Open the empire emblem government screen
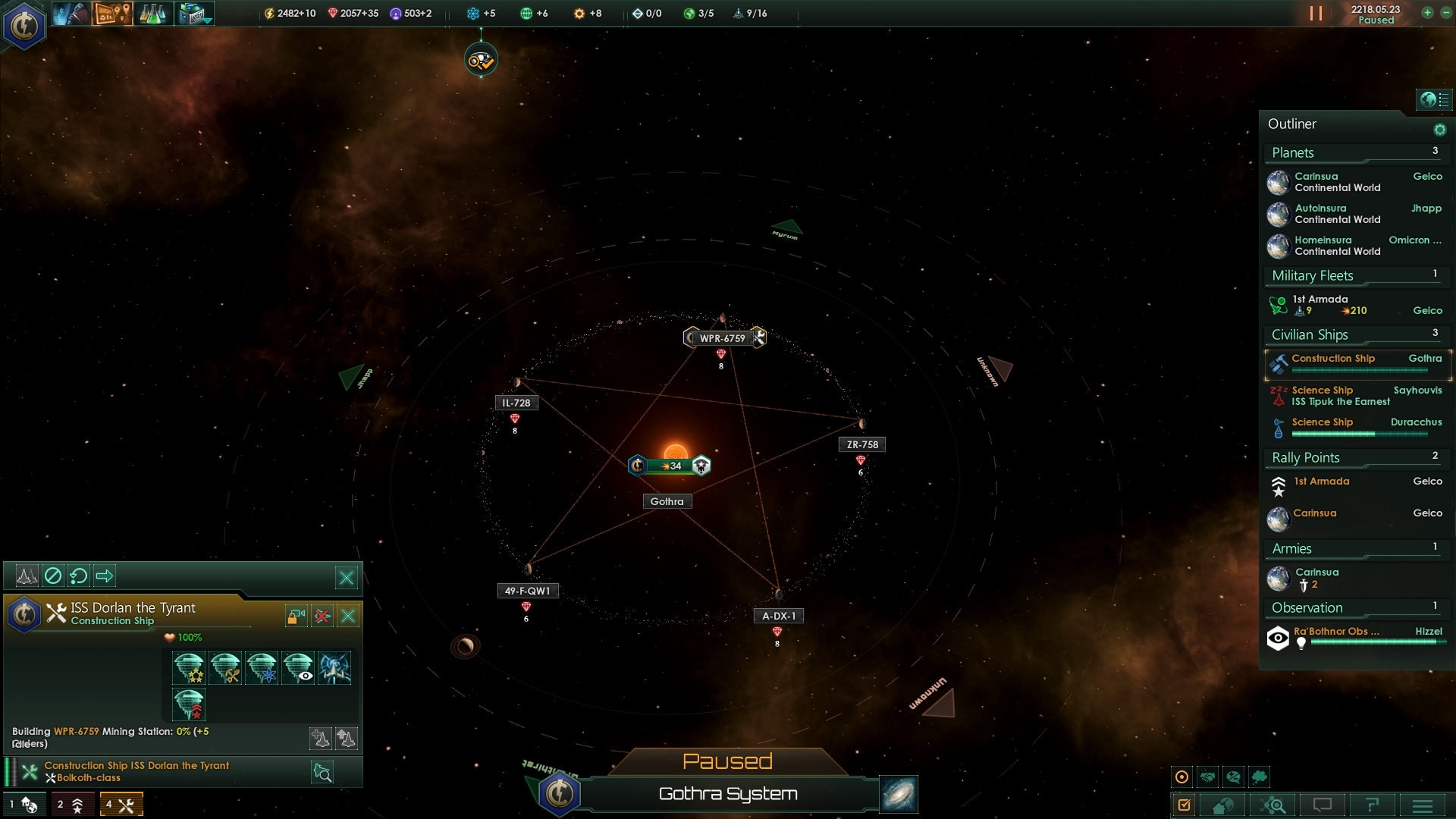Viewport: 1456px width, 819px height. pyautogui.click(x=24, y=27)
